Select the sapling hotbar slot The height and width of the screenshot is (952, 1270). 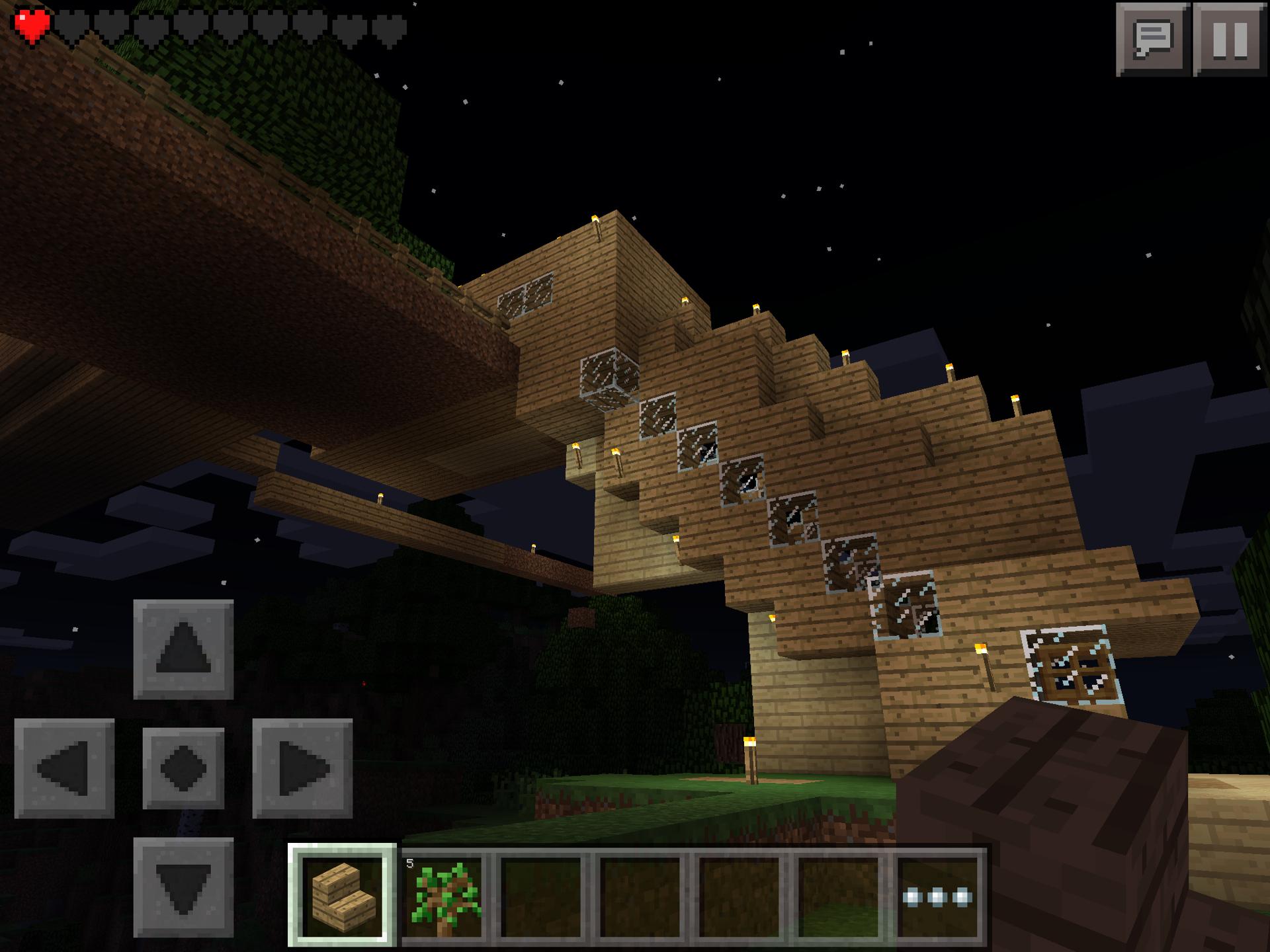click(444, 896)
